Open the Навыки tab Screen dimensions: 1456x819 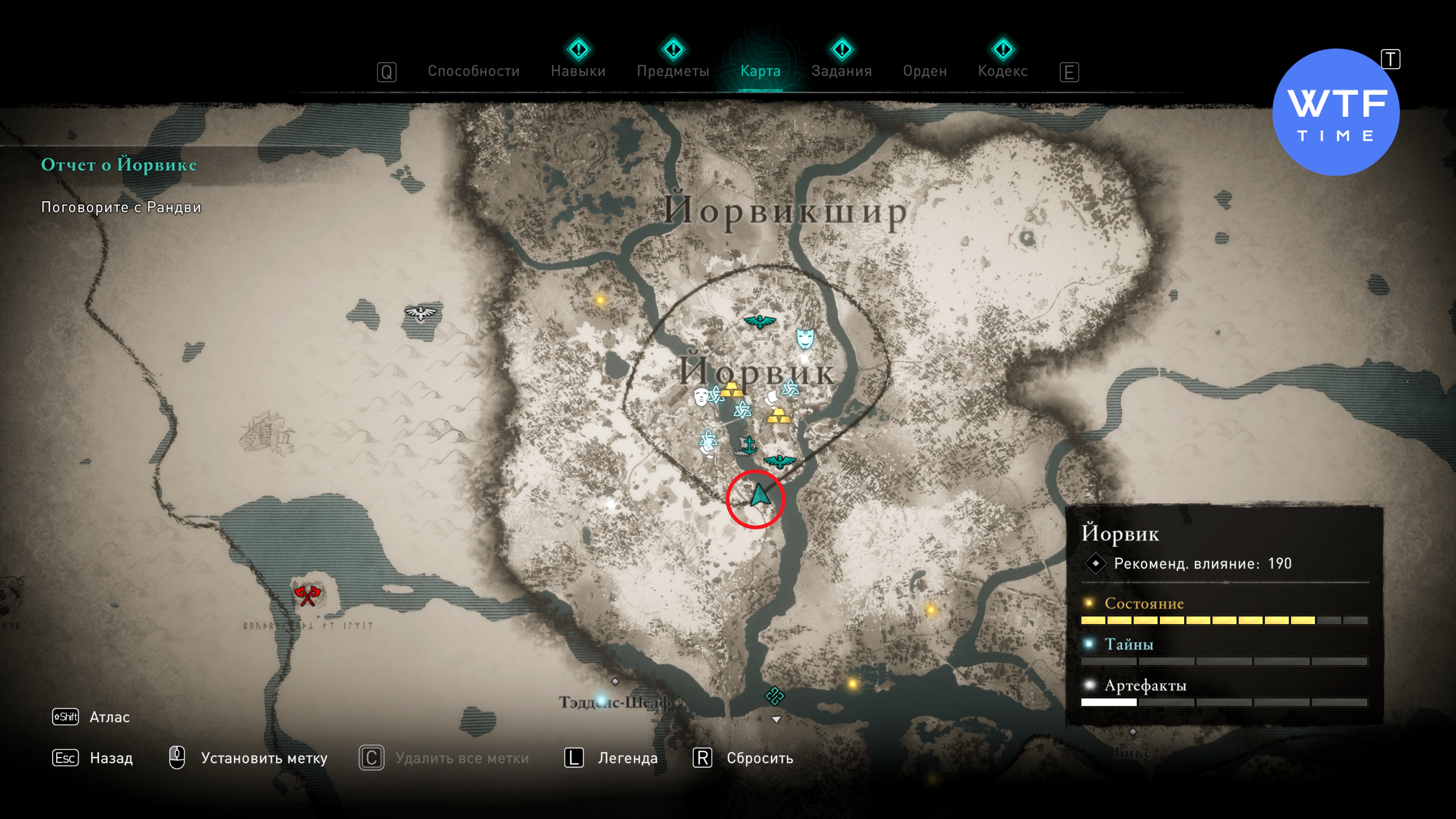(577, 71)
